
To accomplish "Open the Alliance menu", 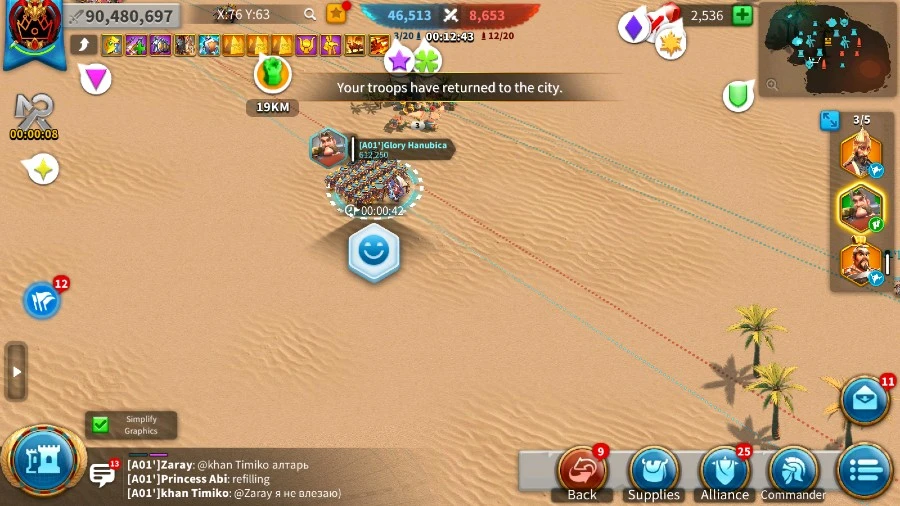I will click(724, 471).
